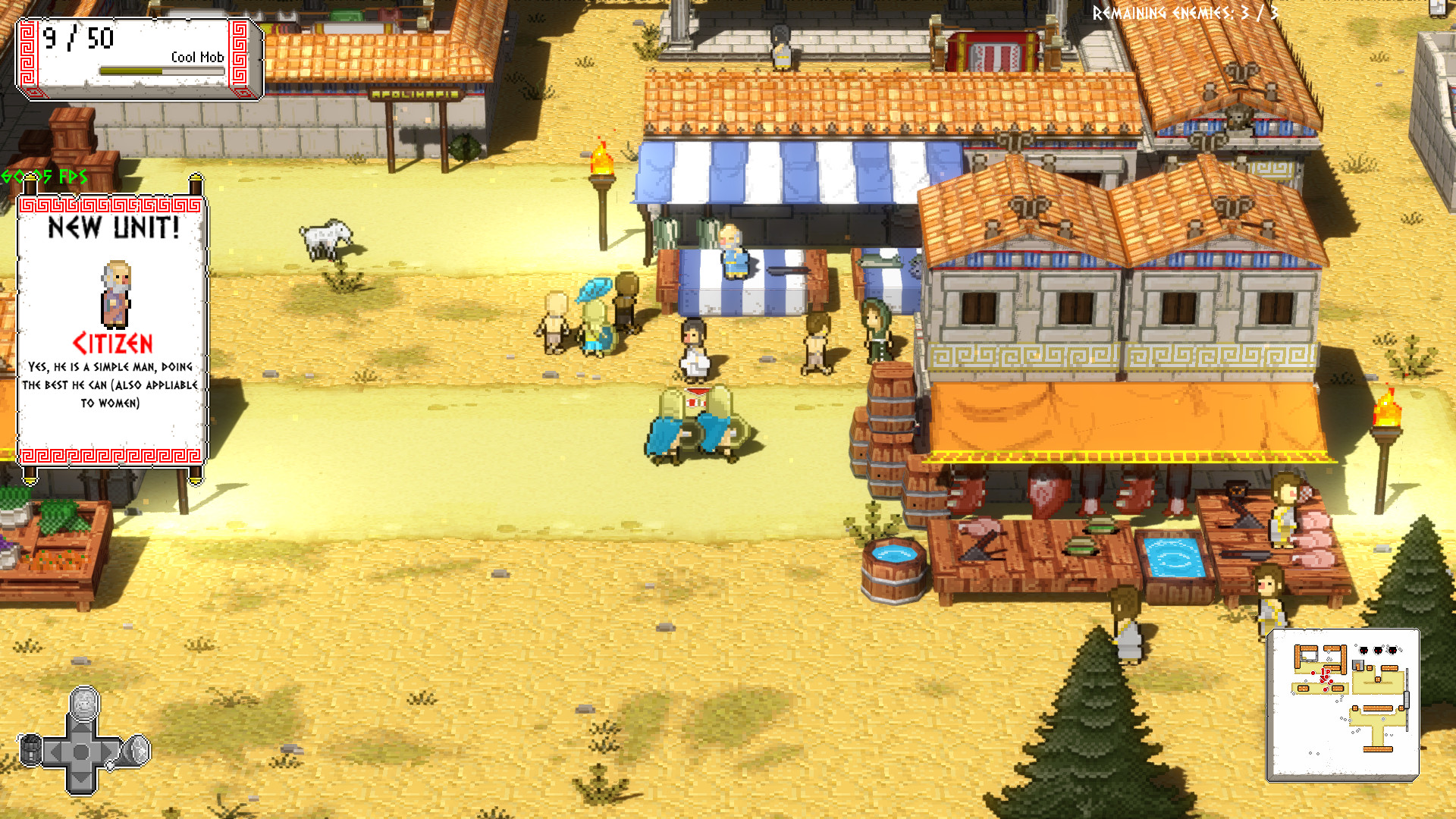This screenshot has width=1456, height=819.
Task: Select the philosopher face icon above the D-pad
Action: tap(83, 704)
